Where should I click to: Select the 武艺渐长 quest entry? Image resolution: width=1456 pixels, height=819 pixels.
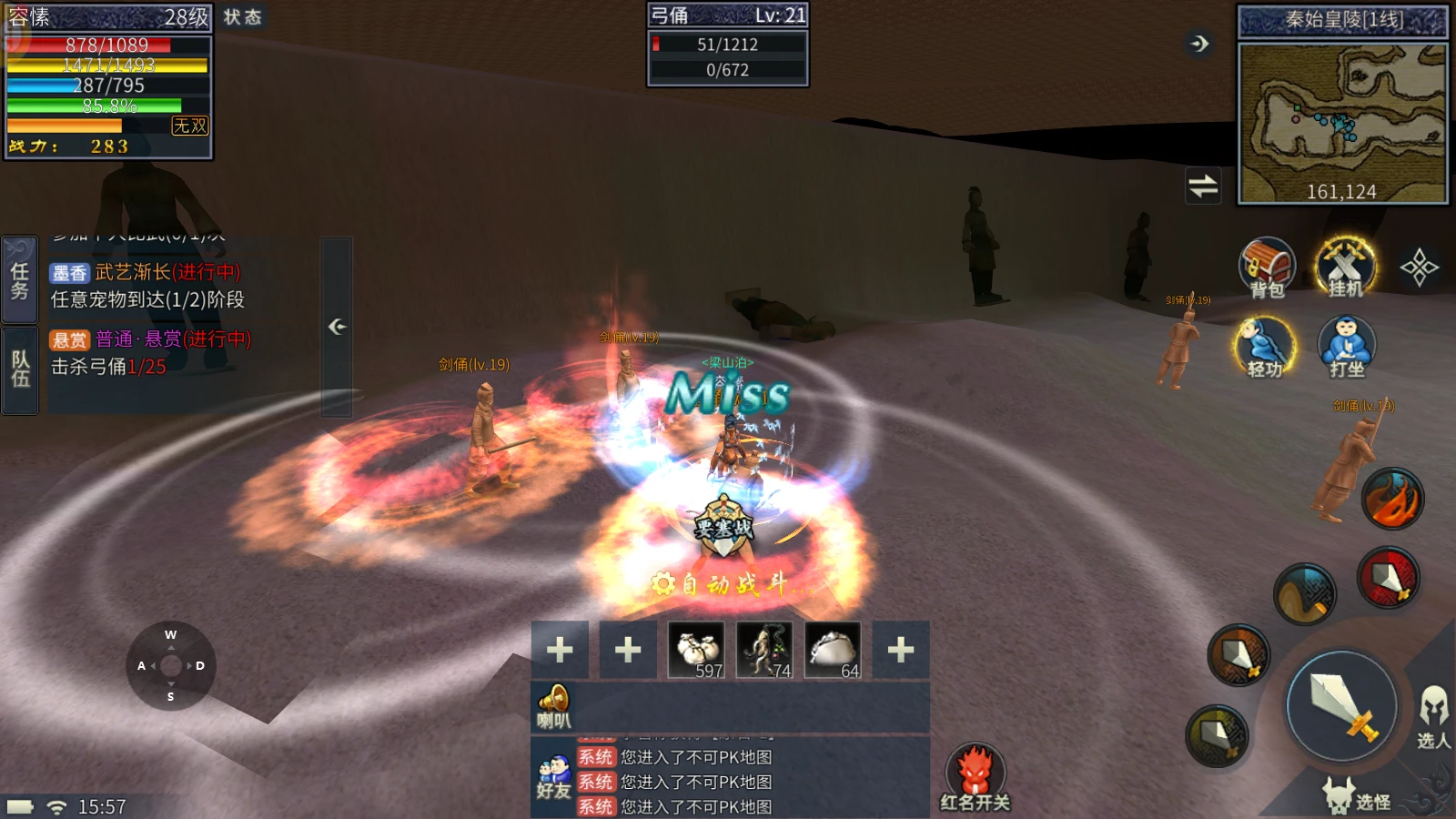point(146,285)
